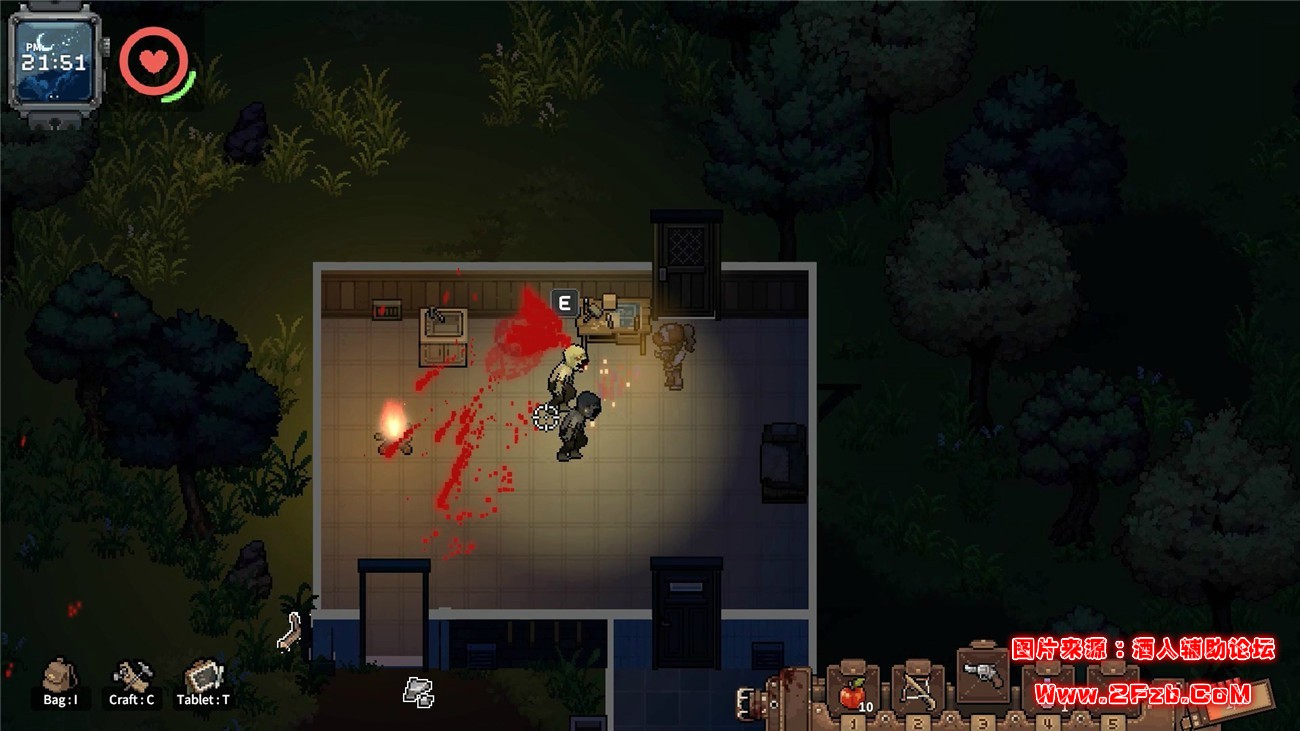Open the Bag backpack icon
Viewport: 1300px width, 731px height.
(60, 677)
